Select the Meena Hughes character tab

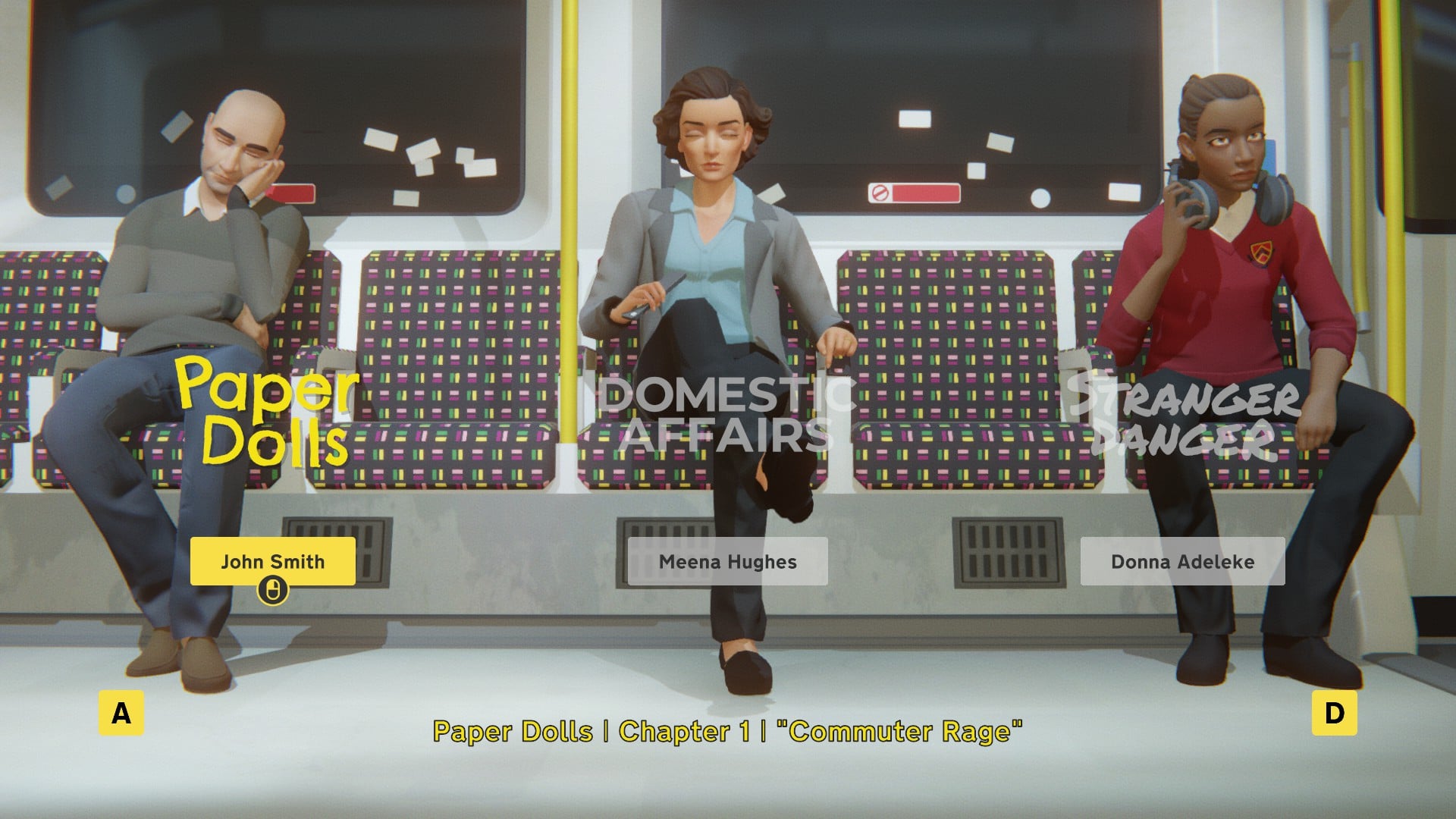pos(728,562)
